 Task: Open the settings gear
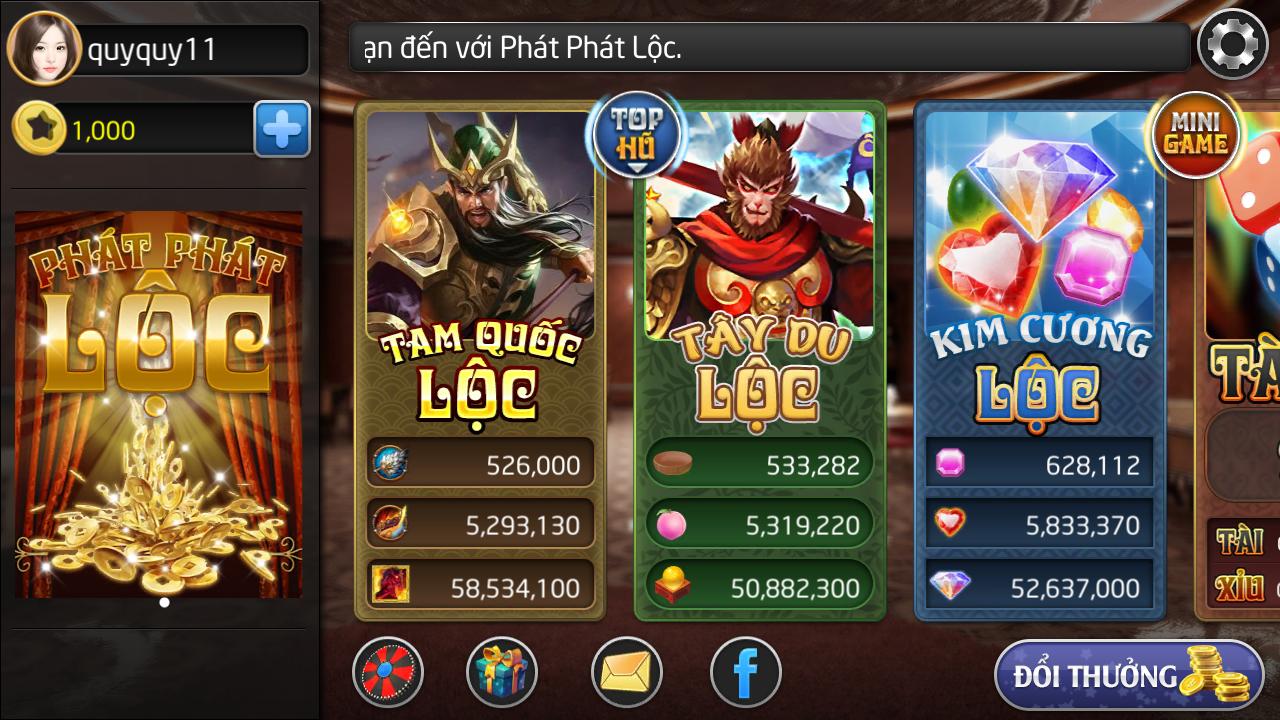click(1232, 45)
